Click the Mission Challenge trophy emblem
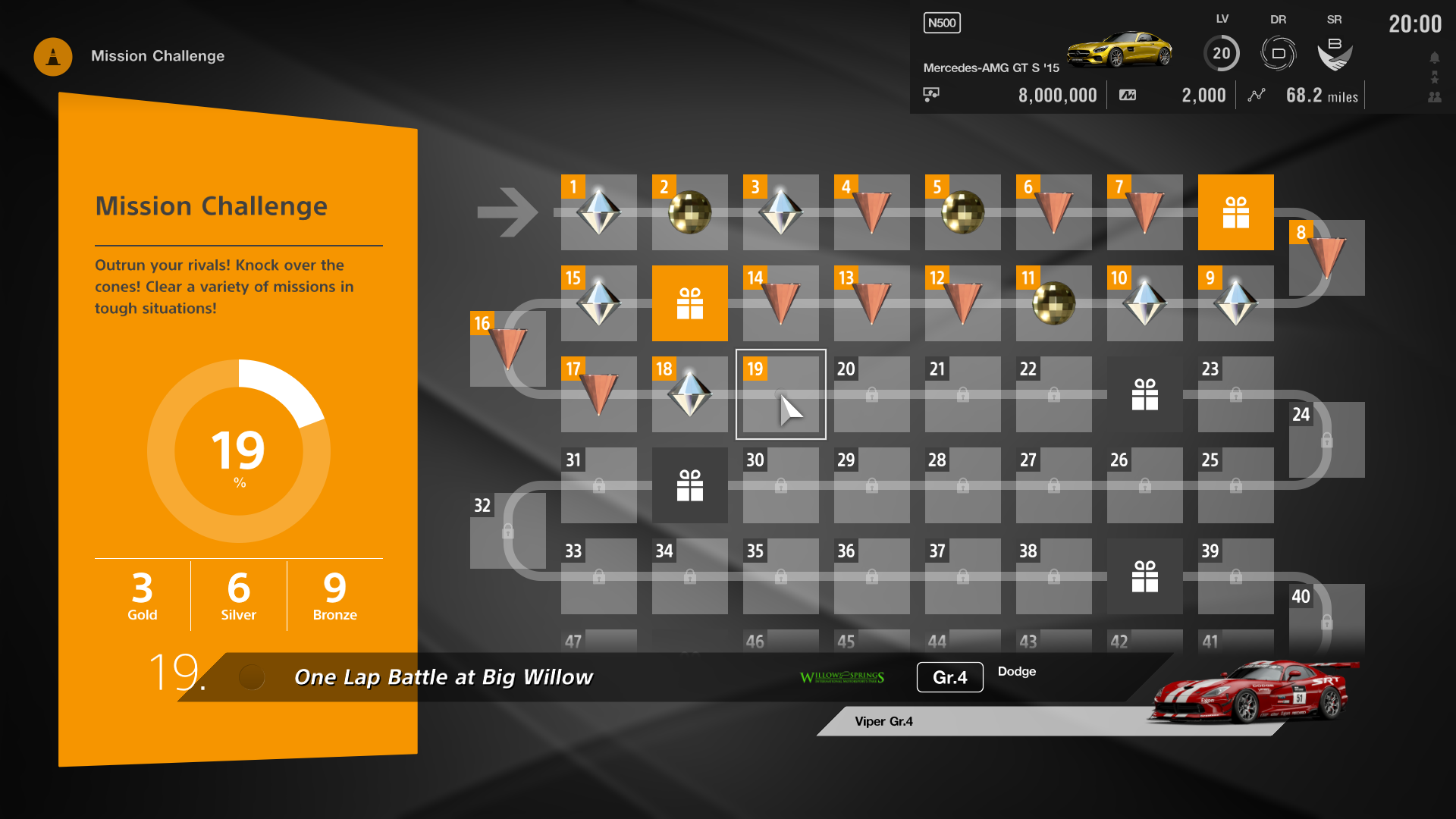1456x819 pixels. click(x=52, y=56)
